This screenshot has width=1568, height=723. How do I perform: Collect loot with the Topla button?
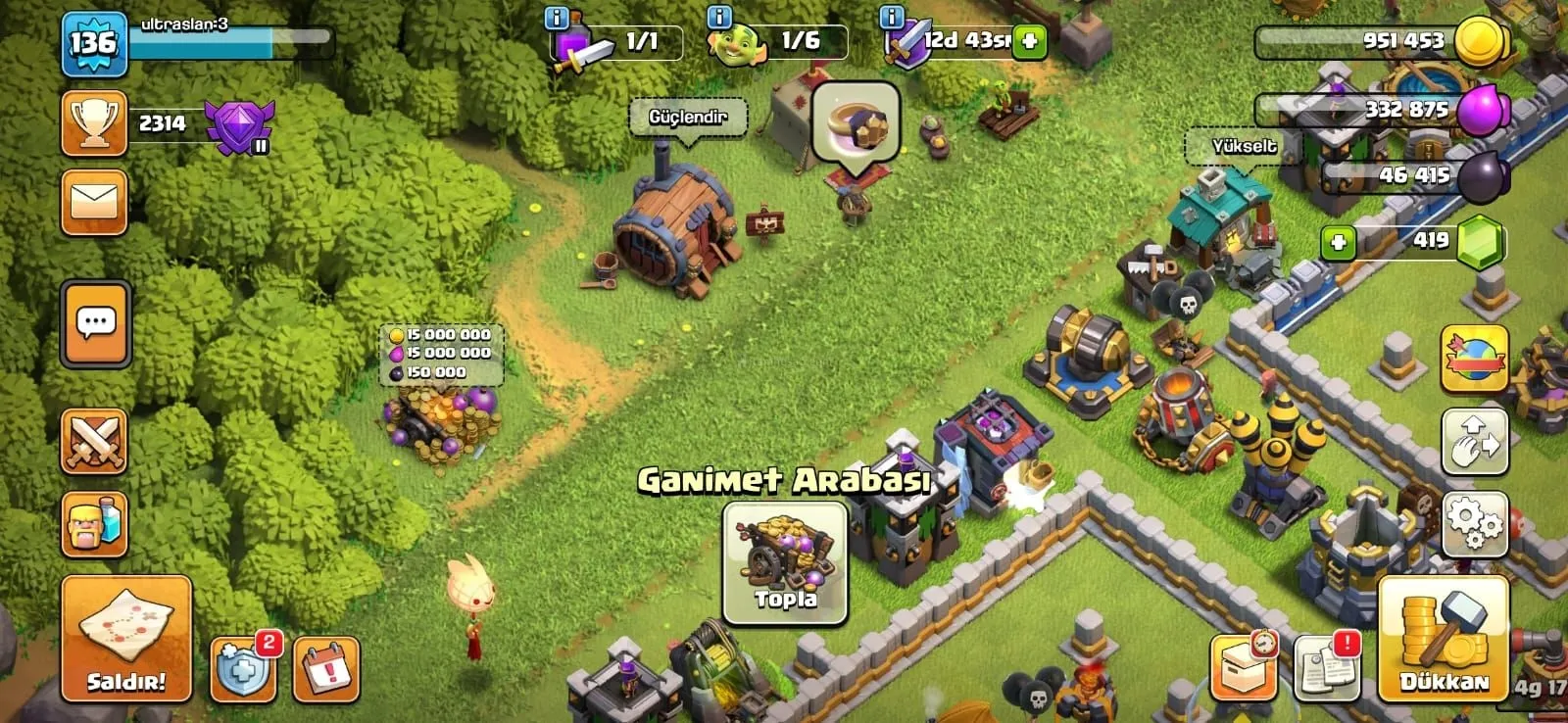785,563
